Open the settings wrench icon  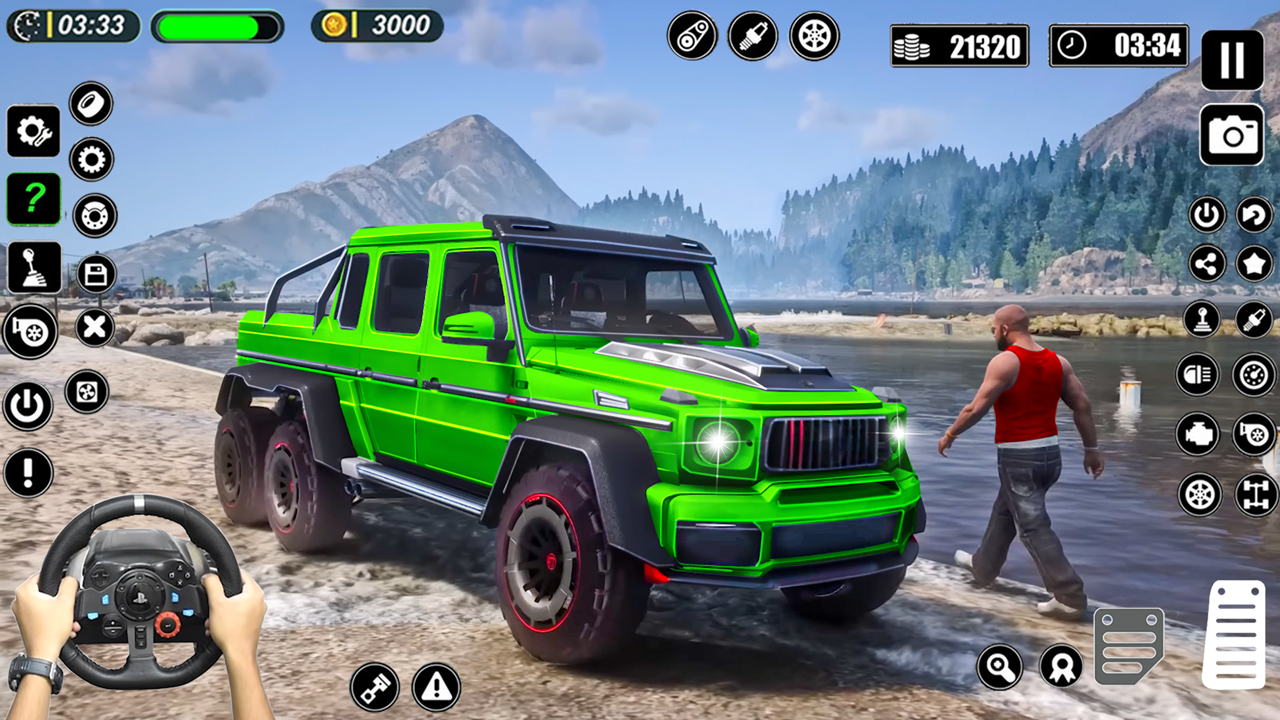pyautogui.click(x=35, y=131)
